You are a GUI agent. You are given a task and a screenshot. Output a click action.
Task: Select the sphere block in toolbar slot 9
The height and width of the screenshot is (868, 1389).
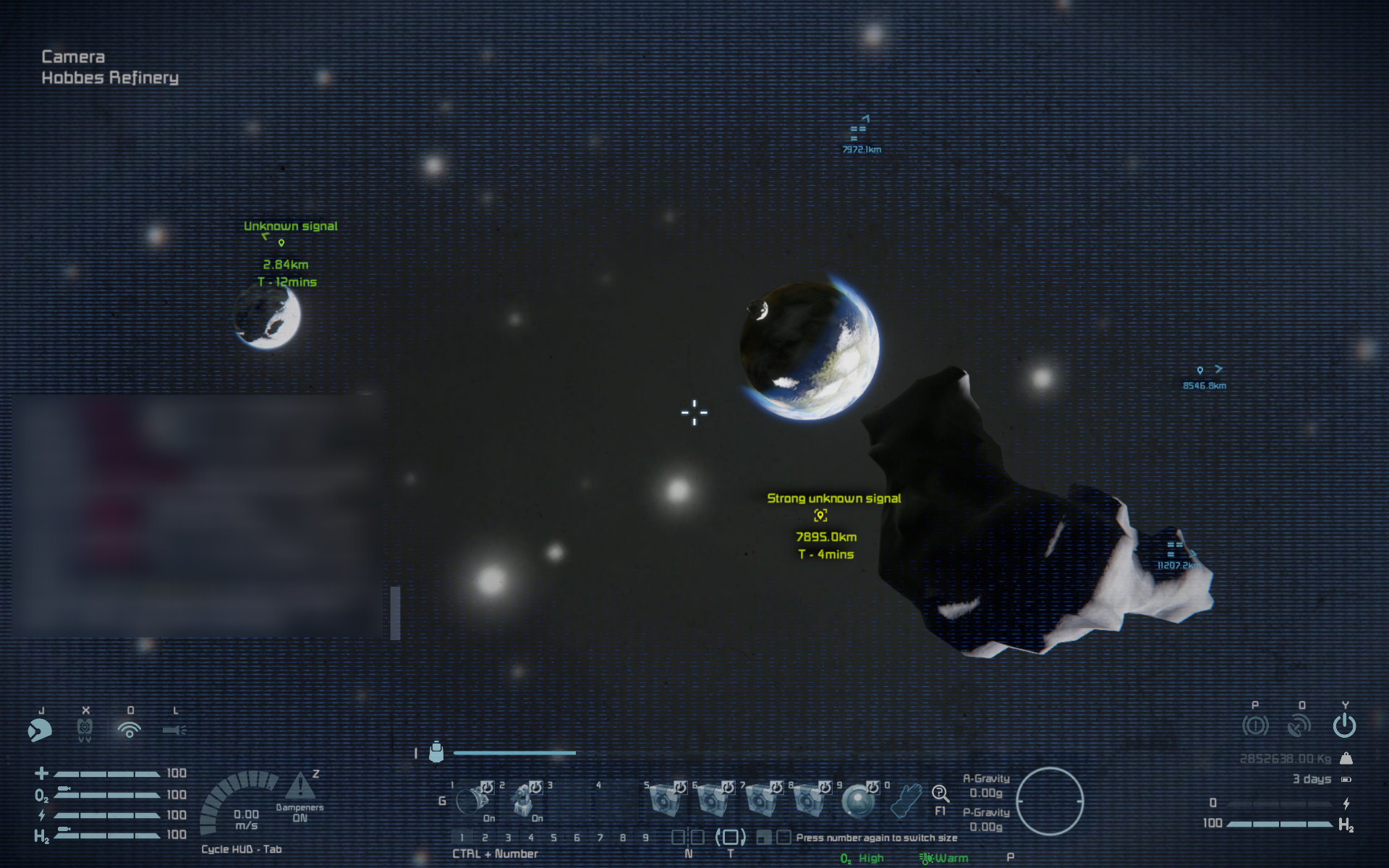859,801
